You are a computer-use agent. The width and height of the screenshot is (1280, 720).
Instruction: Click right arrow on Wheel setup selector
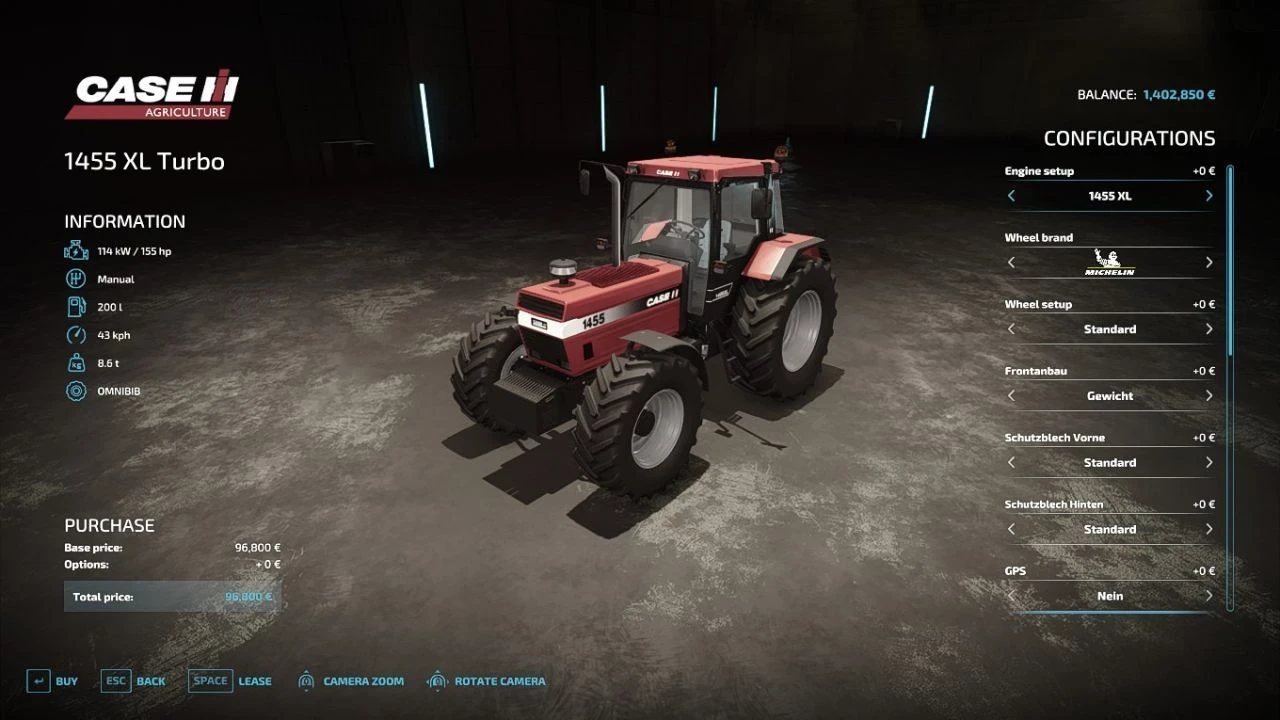(x=1209, y=329)
